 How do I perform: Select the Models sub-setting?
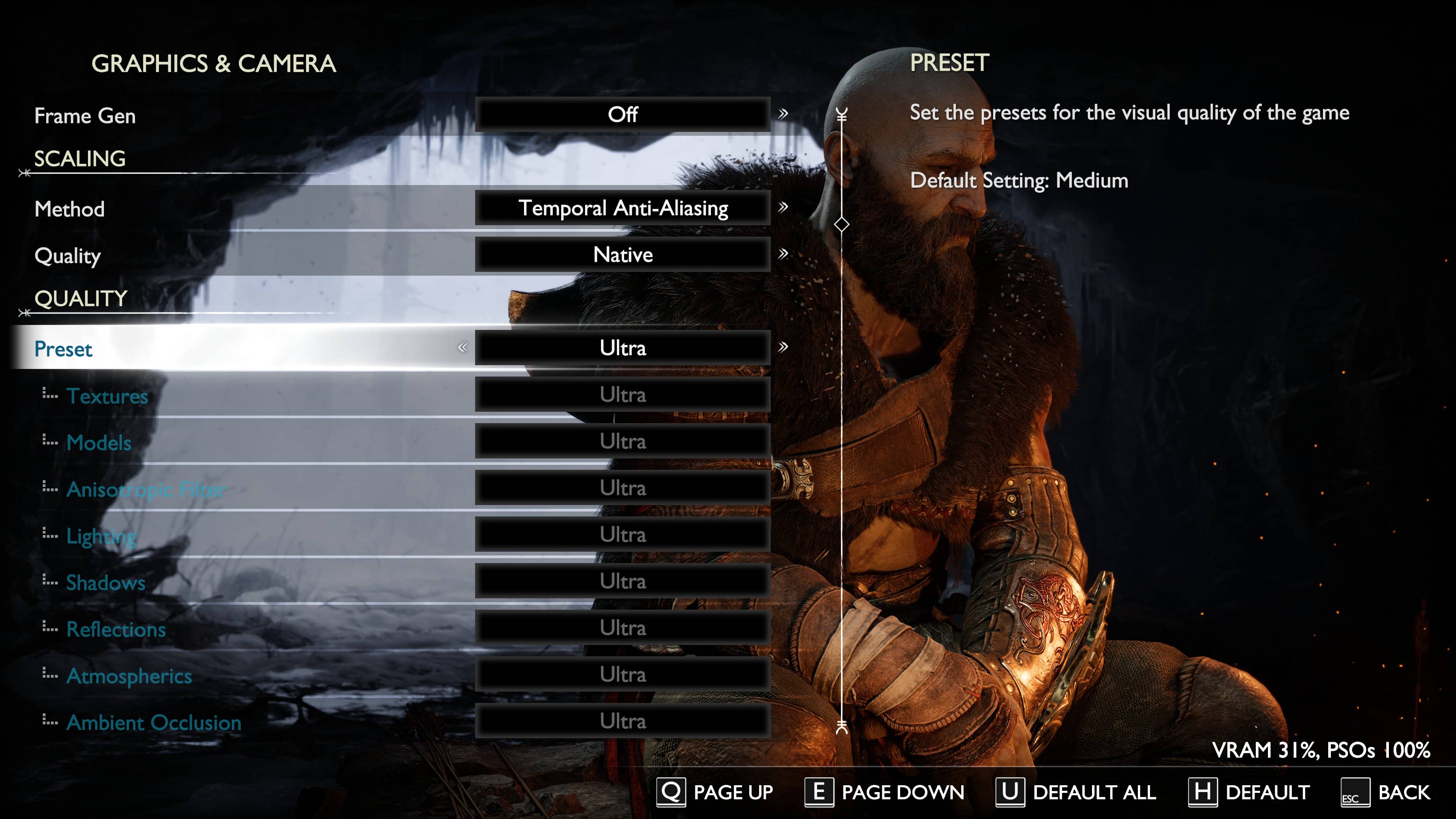tap(99, 442)
